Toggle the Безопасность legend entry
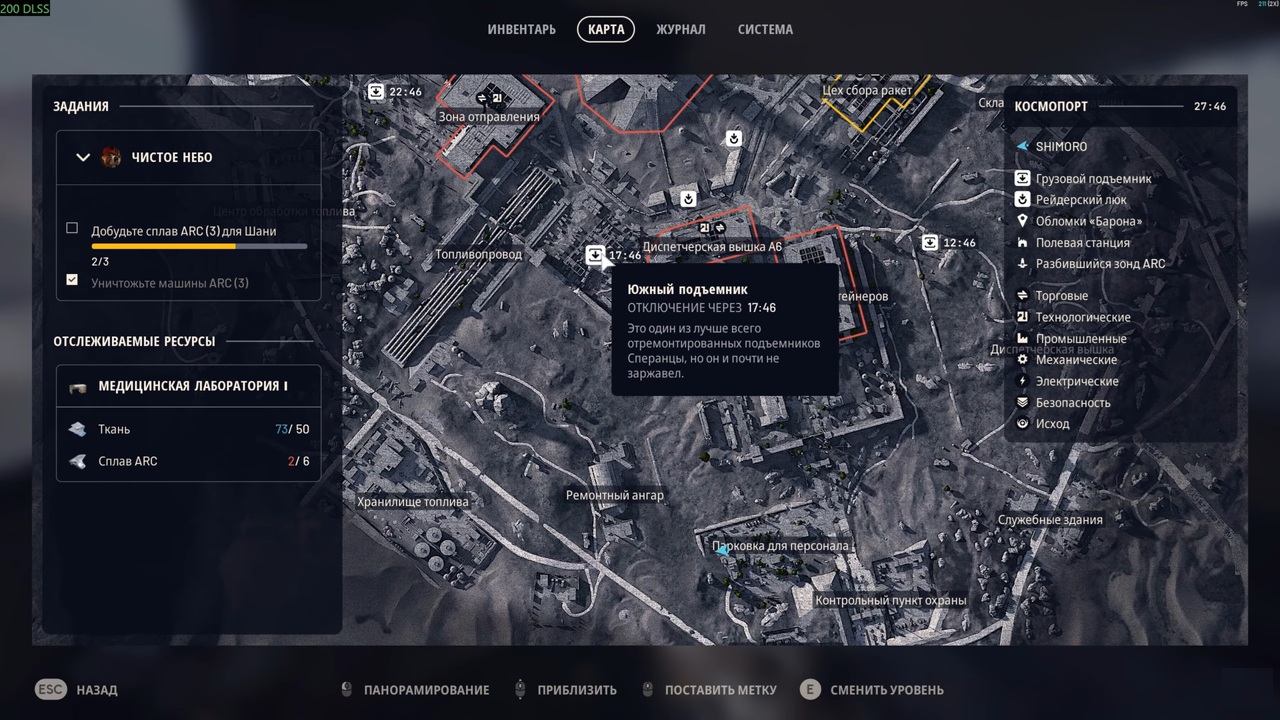 point(1072,402)
